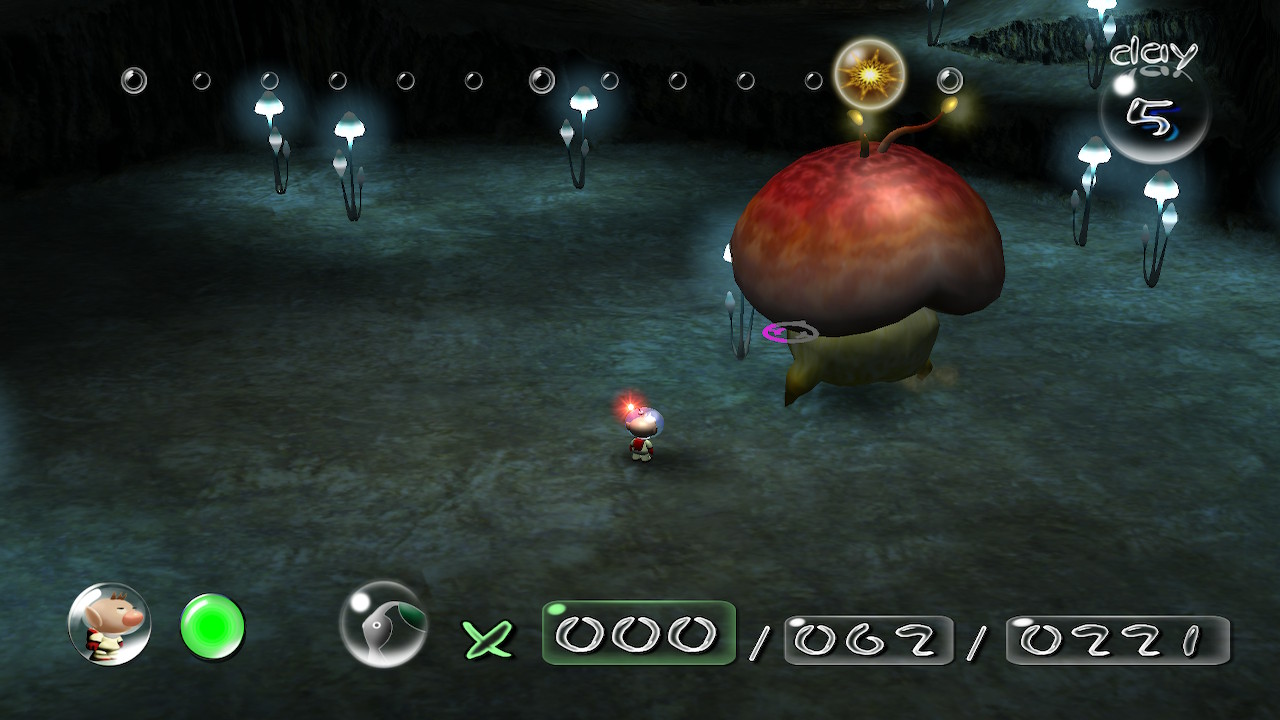
Task: Select the Pikmin type bubble icon
Action: 383,624
